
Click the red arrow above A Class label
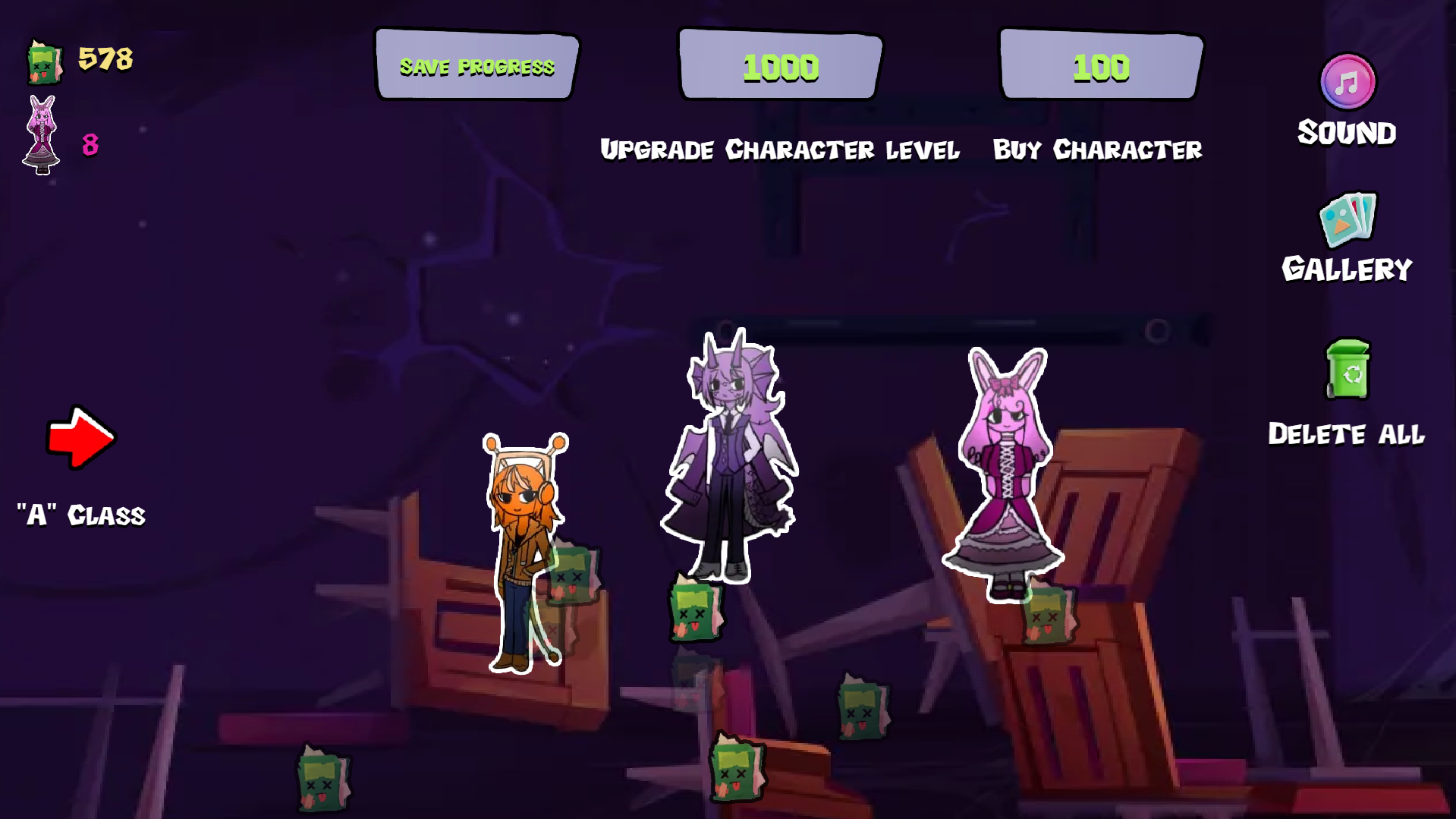pyautogui.click(x=80, y=436)
